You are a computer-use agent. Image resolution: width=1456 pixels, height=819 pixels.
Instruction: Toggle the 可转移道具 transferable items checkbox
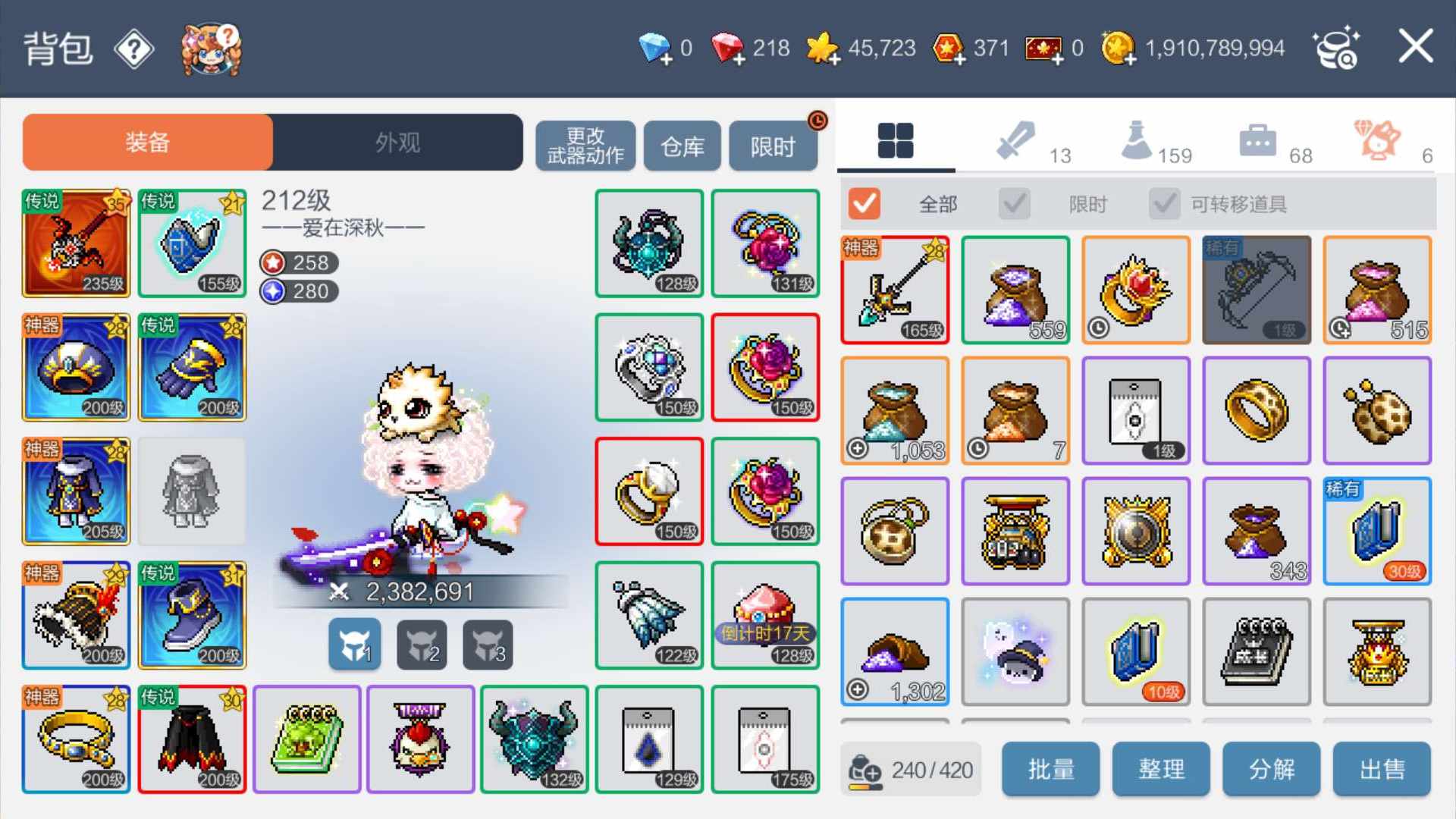(1165, 203)
